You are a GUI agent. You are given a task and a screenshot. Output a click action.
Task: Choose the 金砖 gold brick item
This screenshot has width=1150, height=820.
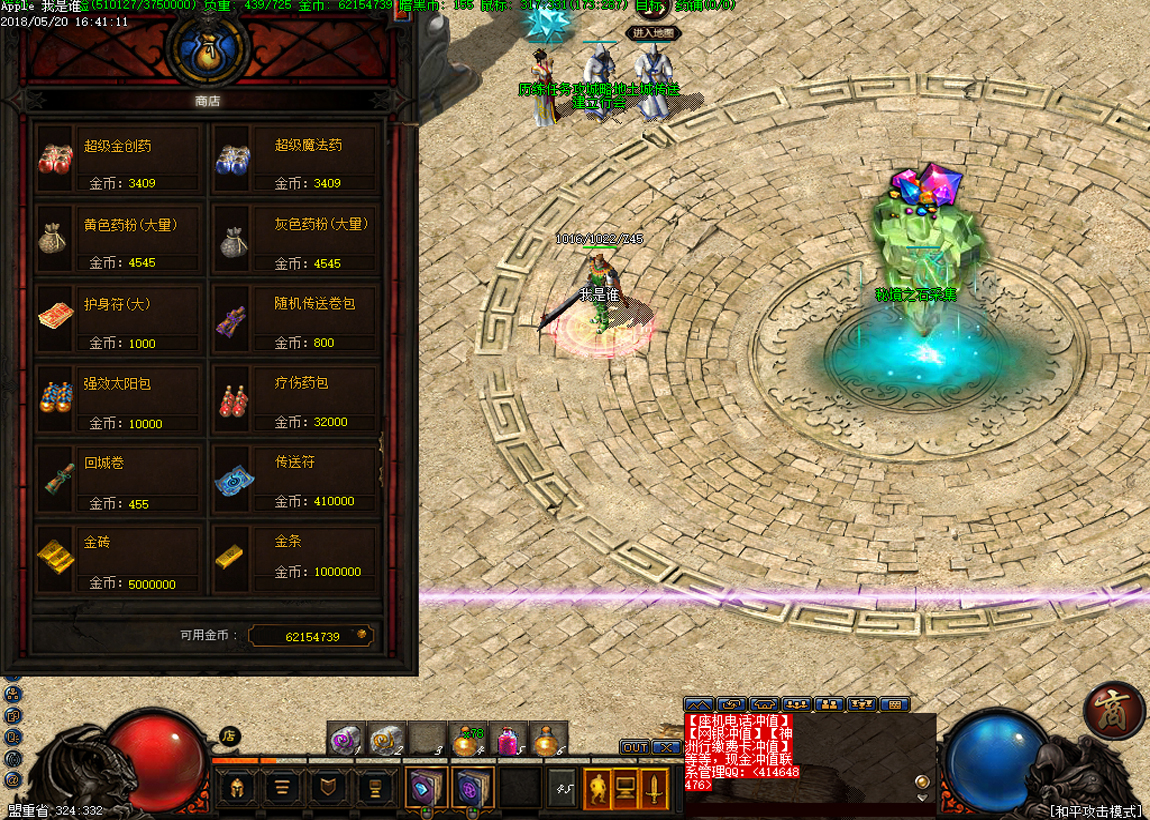coord(120,560)
